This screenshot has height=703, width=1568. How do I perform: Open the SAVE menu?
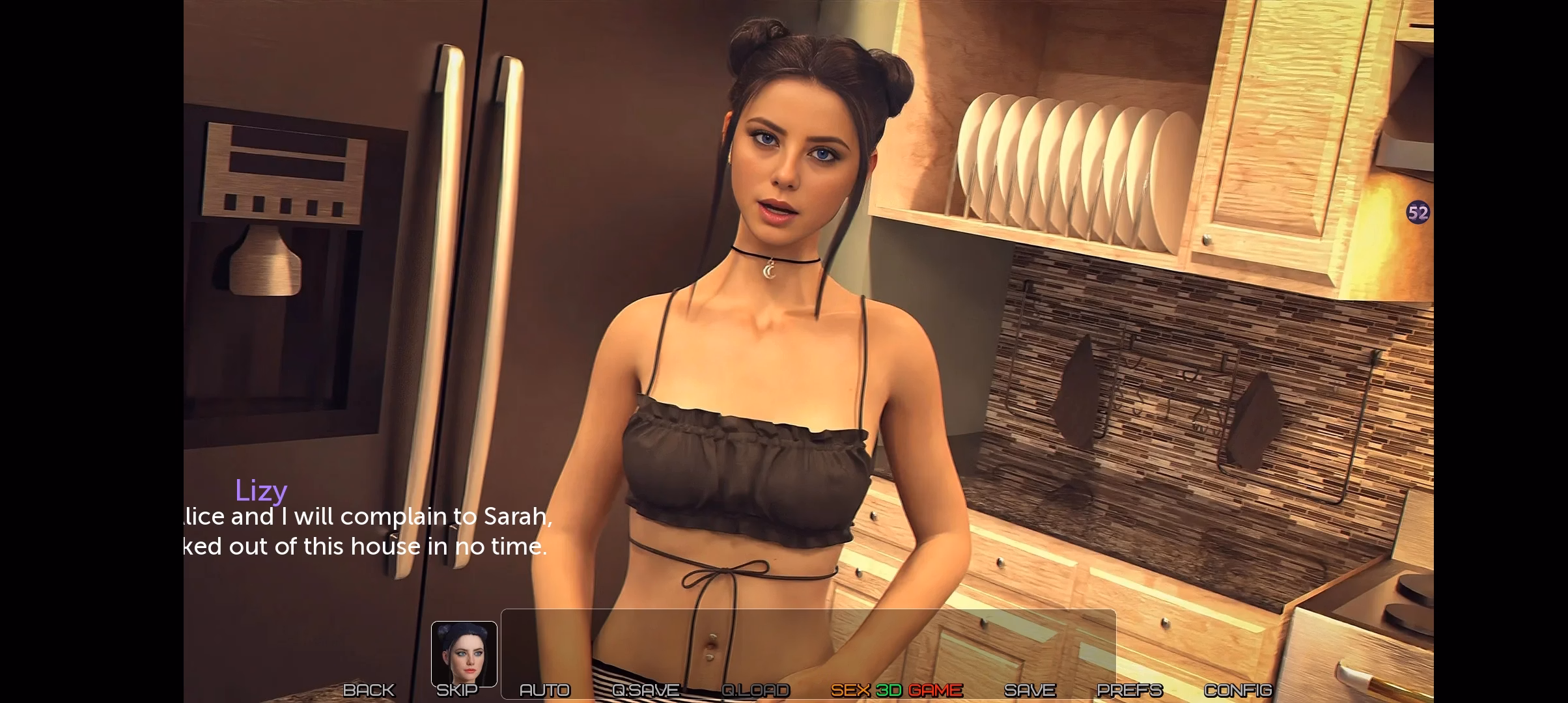1029,690
